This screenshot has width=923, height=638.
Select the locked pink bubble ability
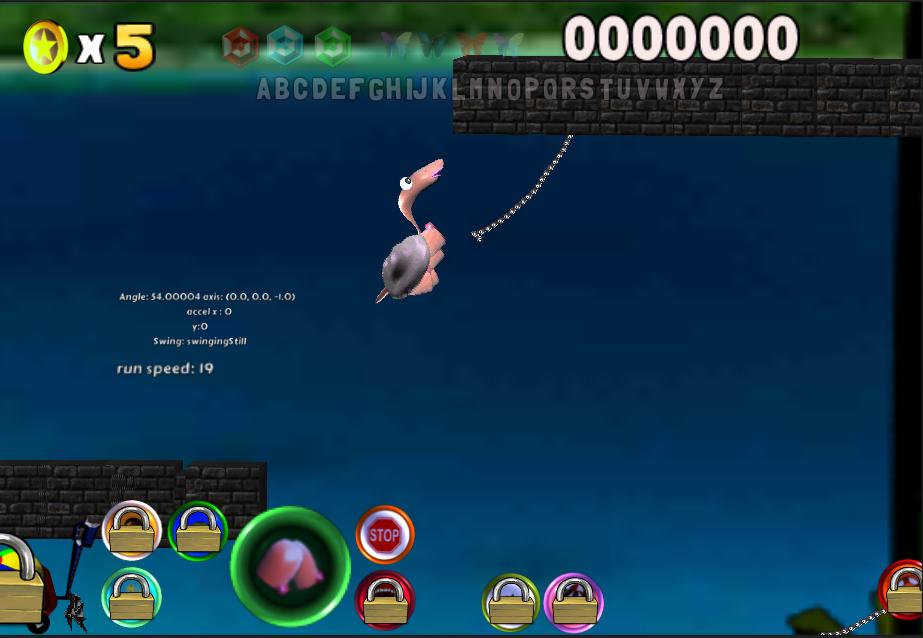click(574, 602)
